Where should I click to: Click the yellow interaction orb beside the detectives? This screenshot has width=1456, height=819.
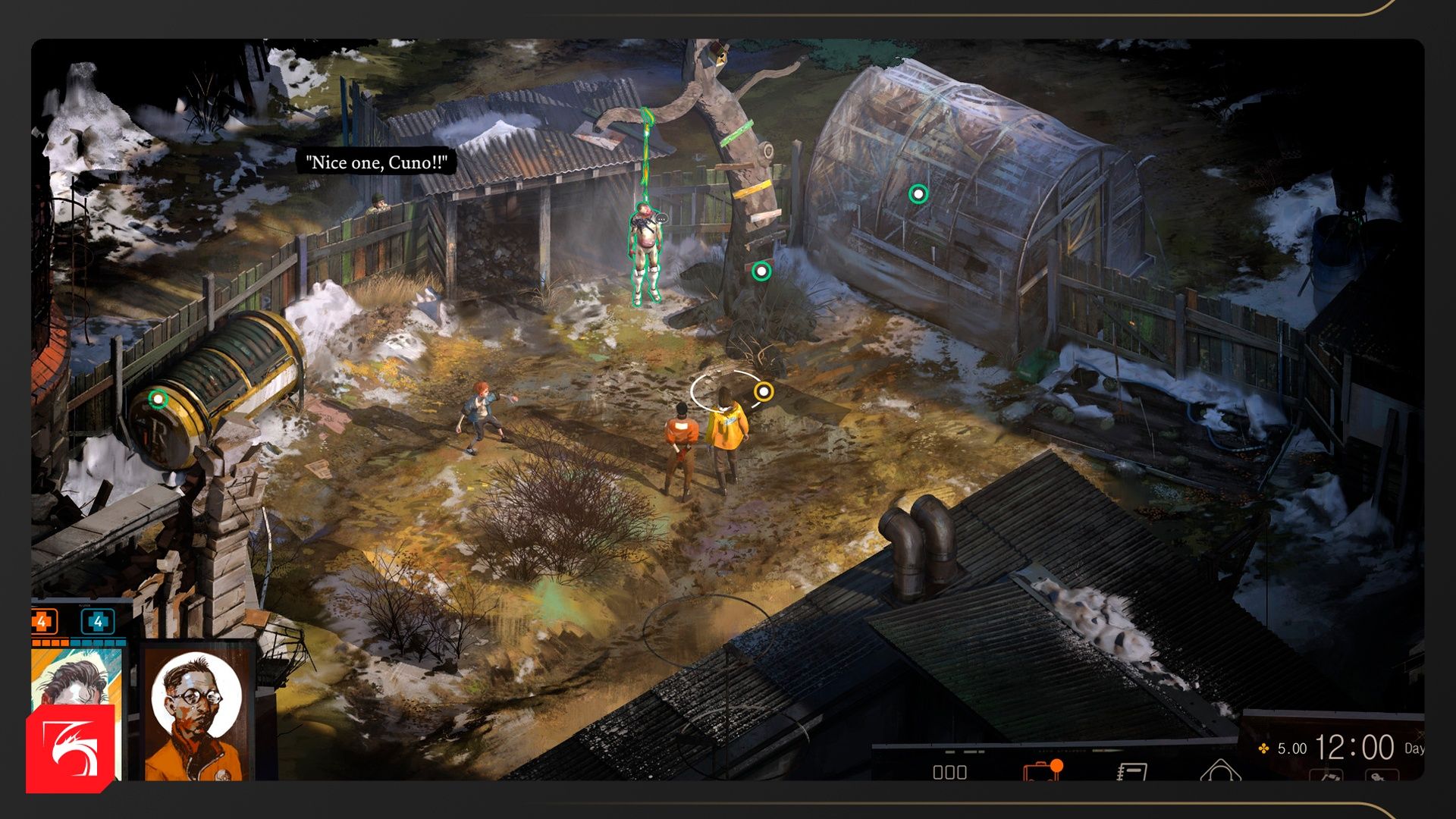tap(764, 391)
